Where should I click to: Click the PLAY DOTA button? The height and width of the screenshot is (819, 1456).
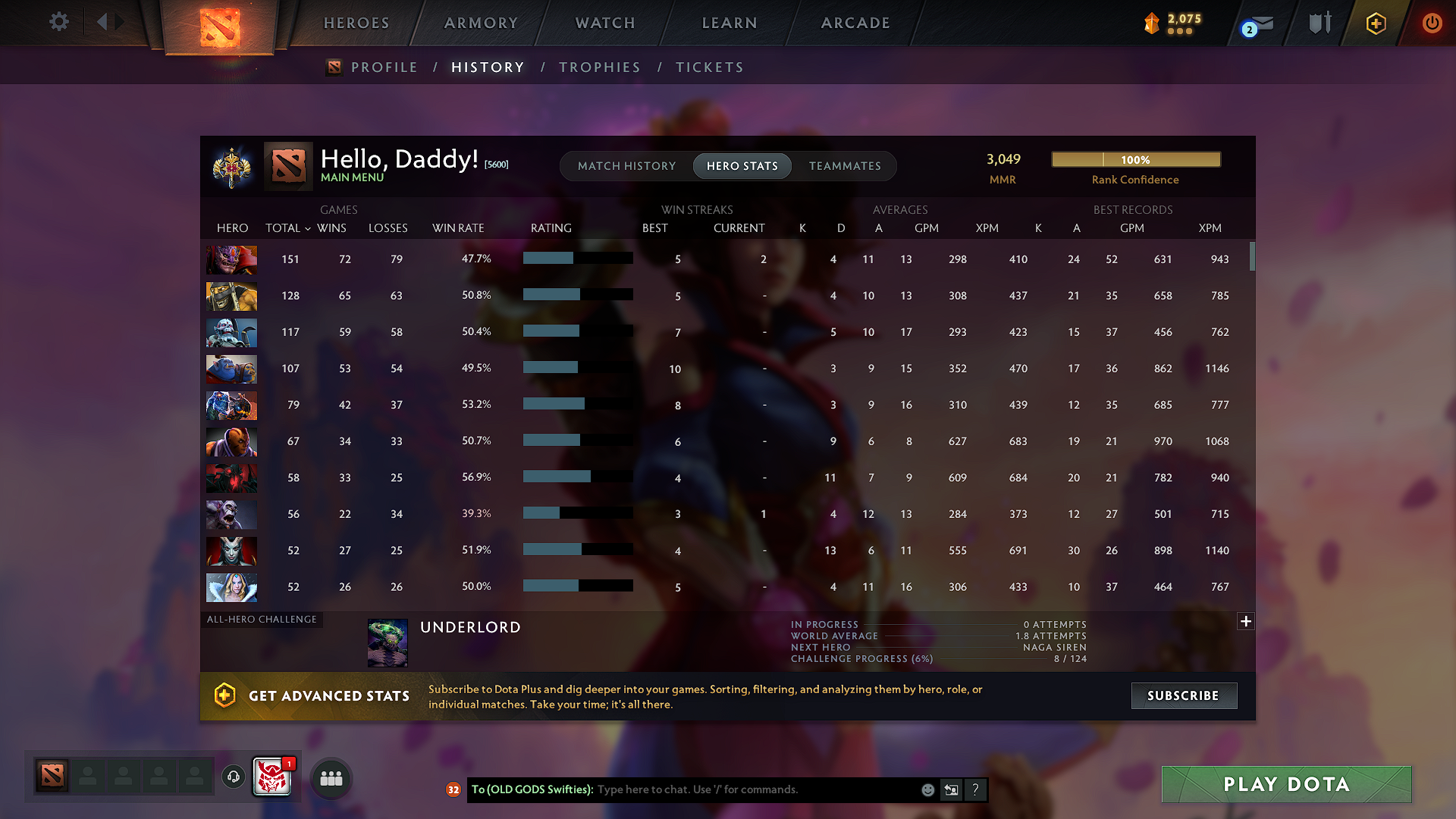[1285, 784]
